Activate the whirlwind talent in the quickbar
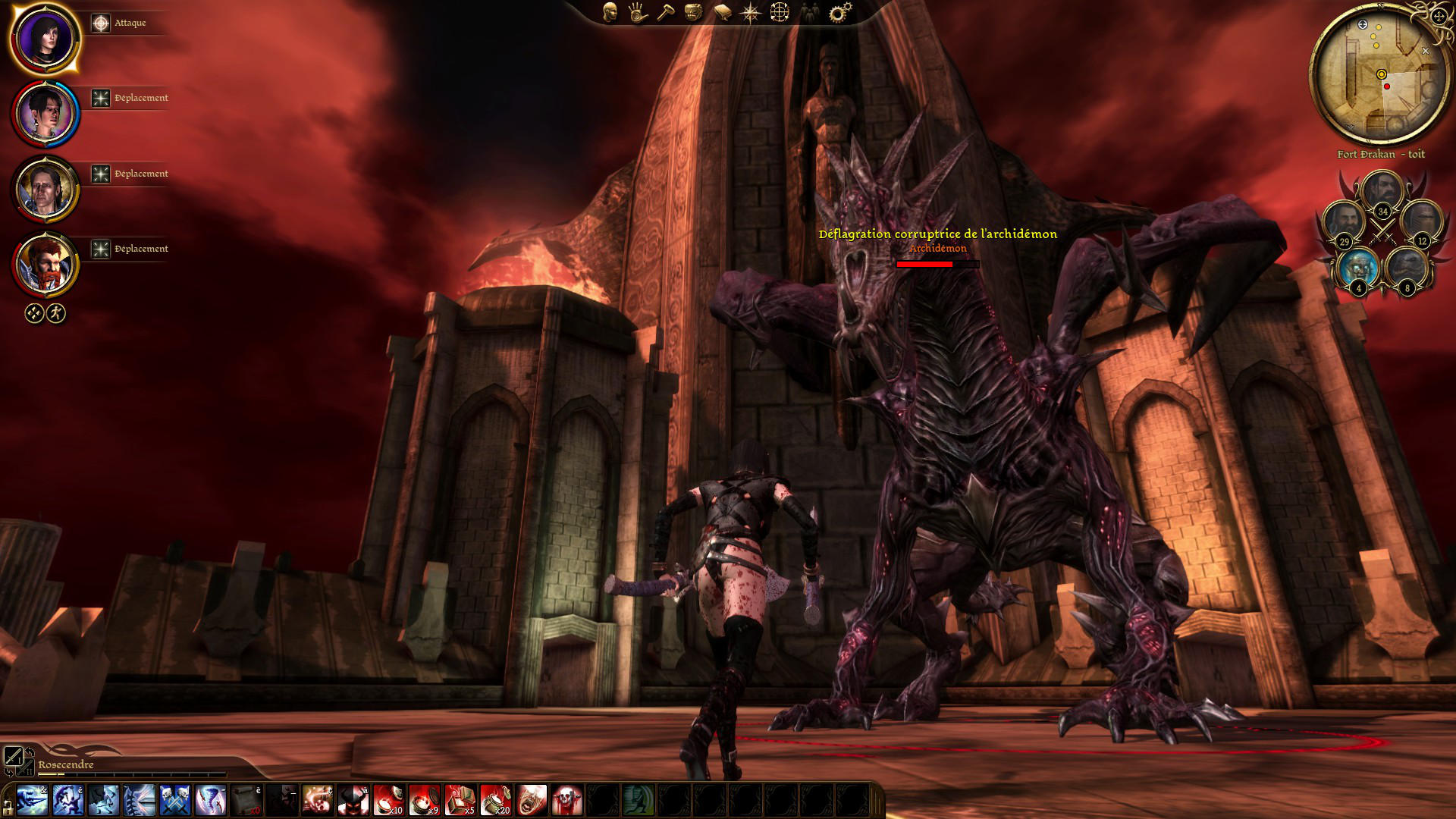This screenshot has height=819, width=1456. 211,800
